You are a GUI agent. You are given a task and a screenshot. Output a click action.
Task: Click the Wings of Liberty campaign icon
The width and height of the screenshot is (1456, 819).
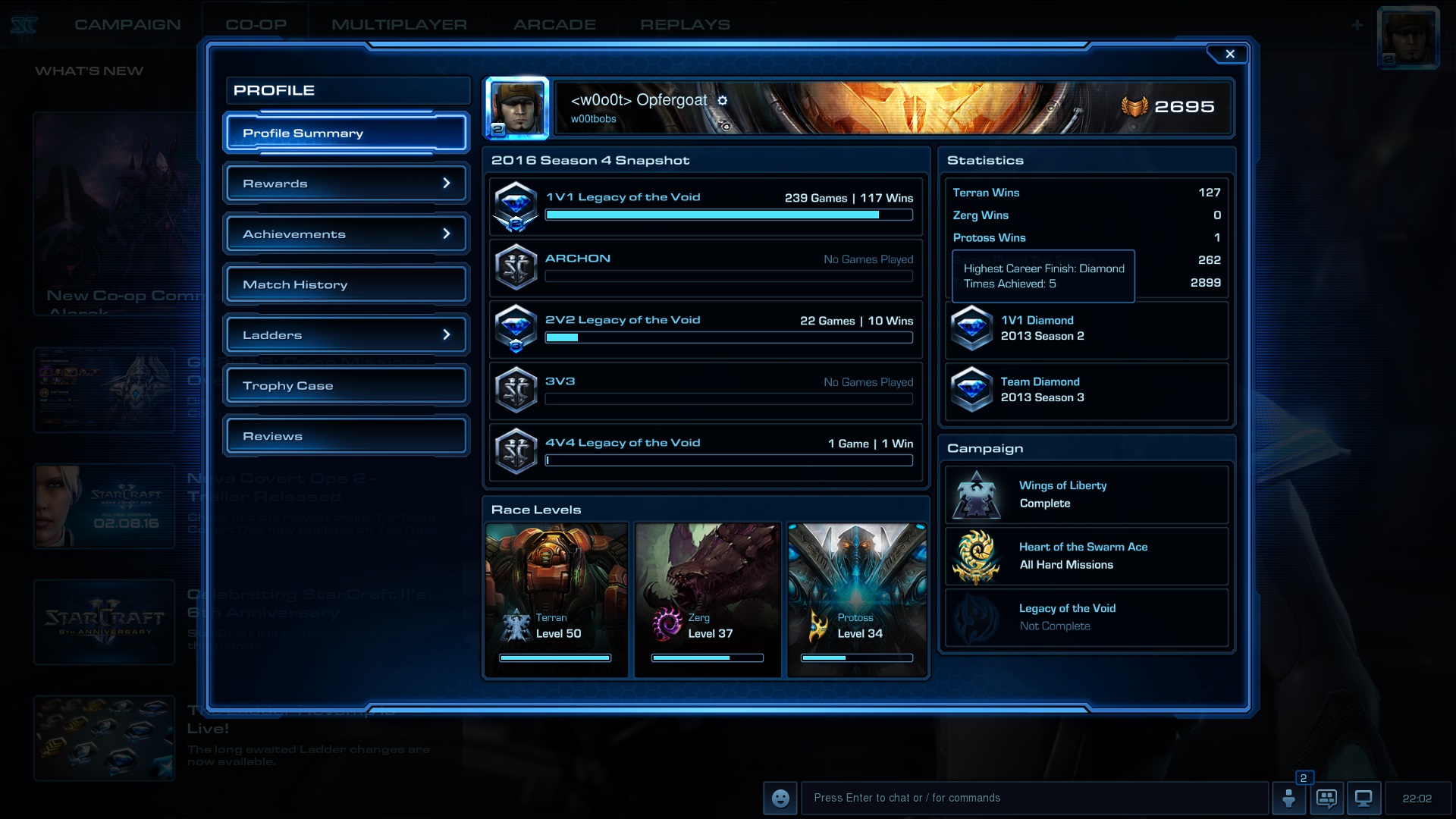(x=977, y=494)
